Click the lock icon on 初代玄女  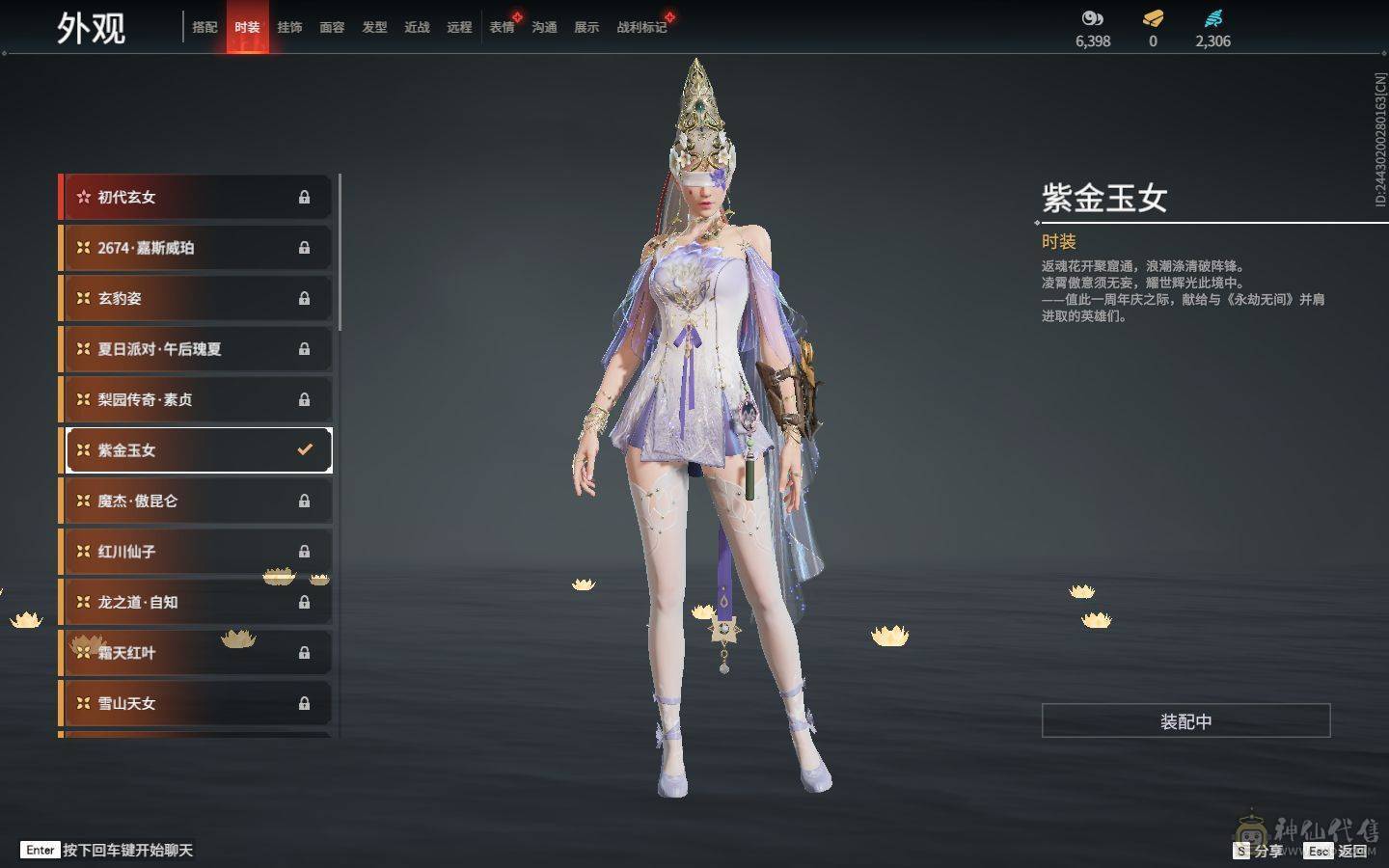(x=305, y=197)
